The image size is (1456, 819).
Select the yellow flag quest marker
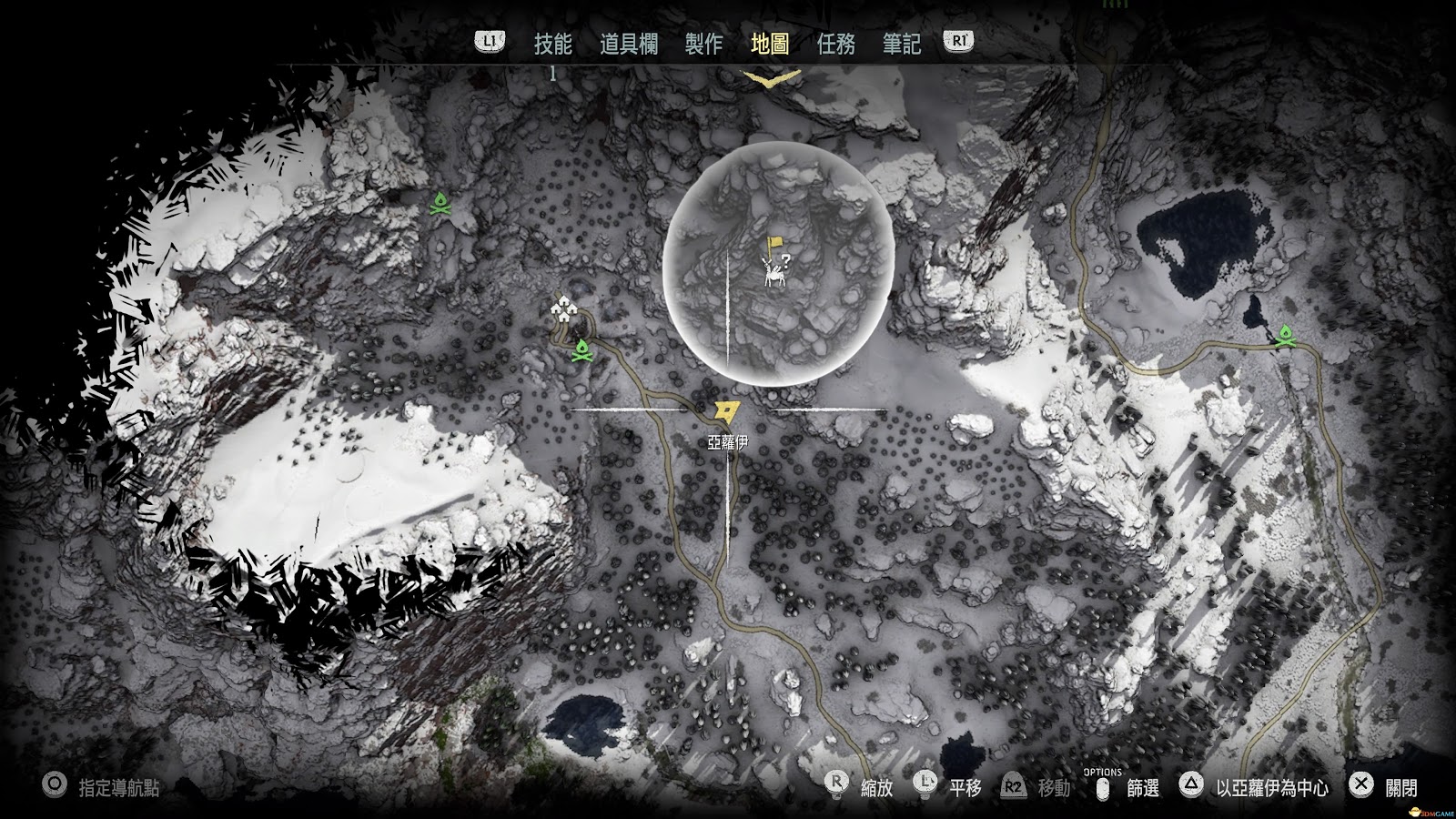pyautogui.click(x=774, y=244)
